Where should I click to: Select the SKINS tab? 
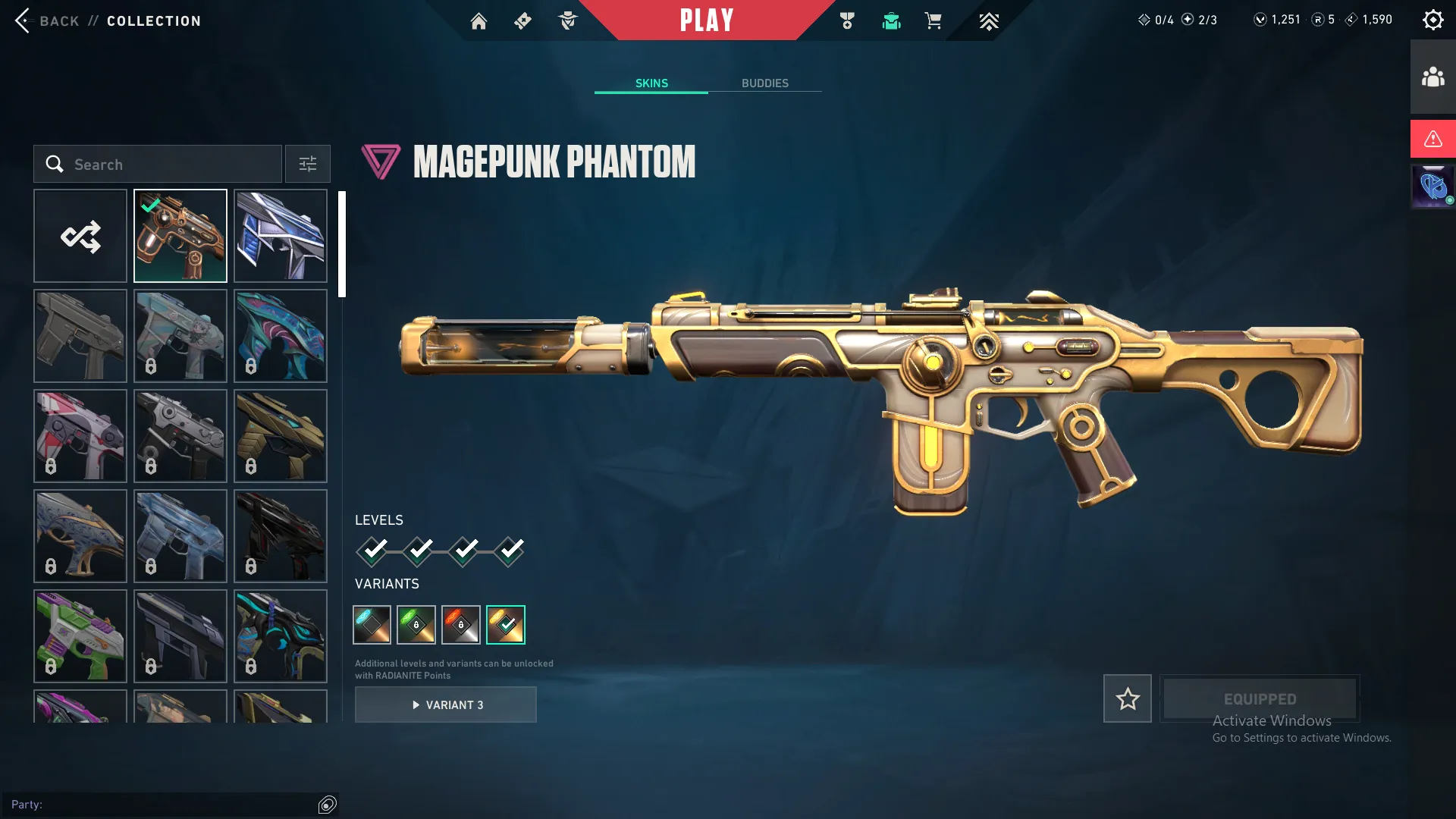coord(651,83)
